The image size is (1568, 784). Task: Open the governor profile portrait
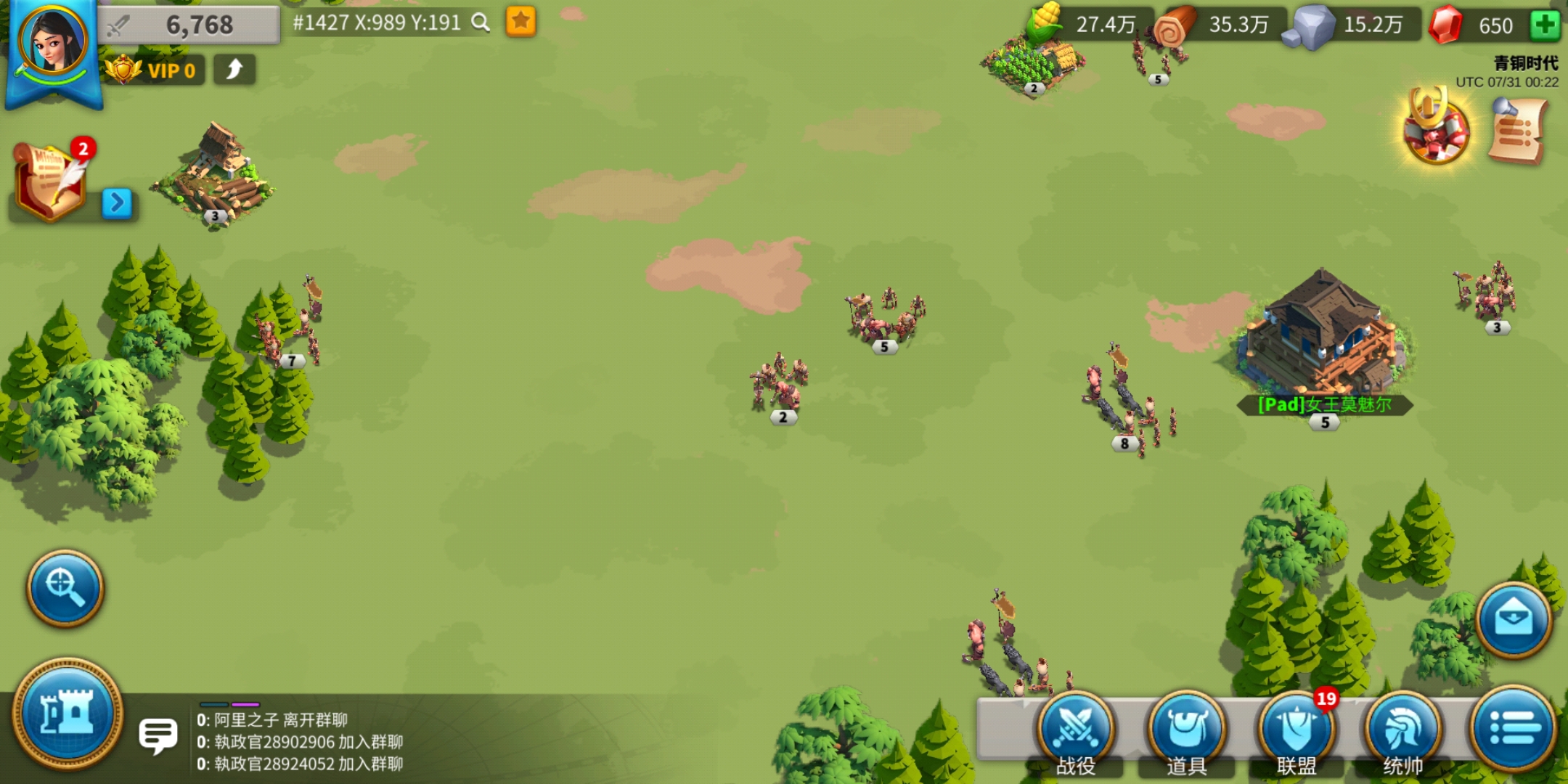[52, 44]
